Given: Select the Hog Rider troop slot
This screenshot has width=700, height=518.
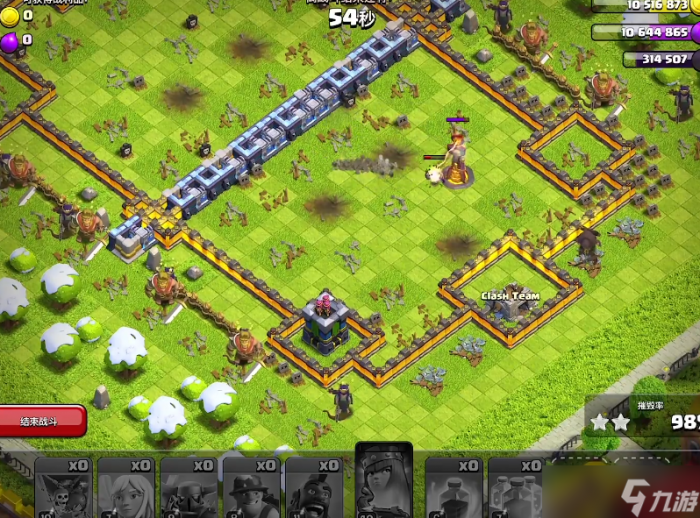Looking at the screenshot, I should point(314,490).
